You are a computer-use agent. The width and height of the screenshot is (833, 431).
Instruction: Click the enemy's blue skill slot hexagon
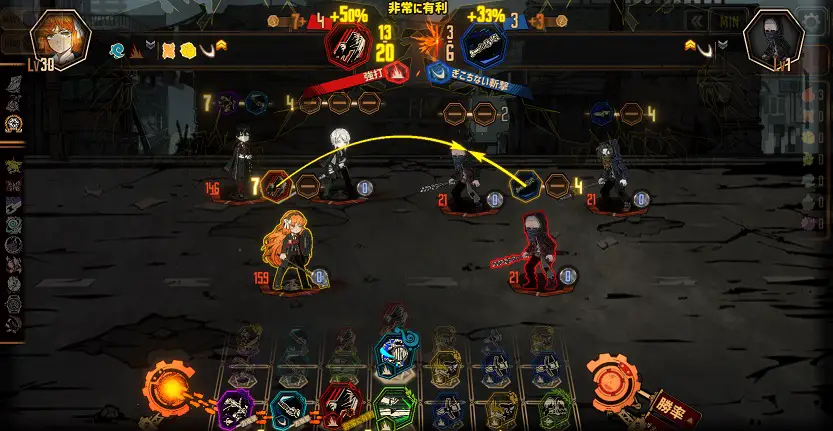[525, 185]
